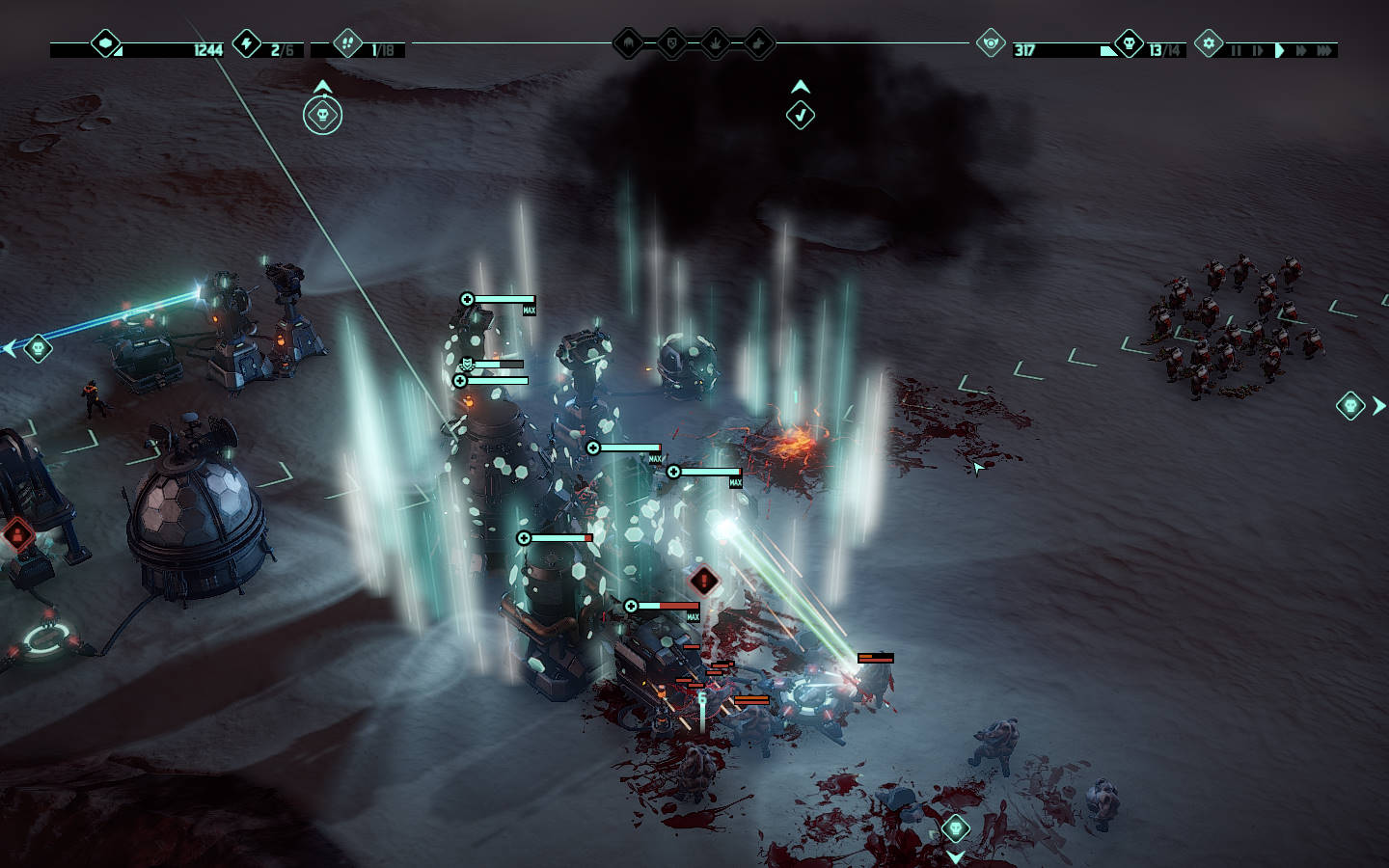1389x868 pixels.
Task: Click the lightning bolt power icon
Action: click(247, 43)
